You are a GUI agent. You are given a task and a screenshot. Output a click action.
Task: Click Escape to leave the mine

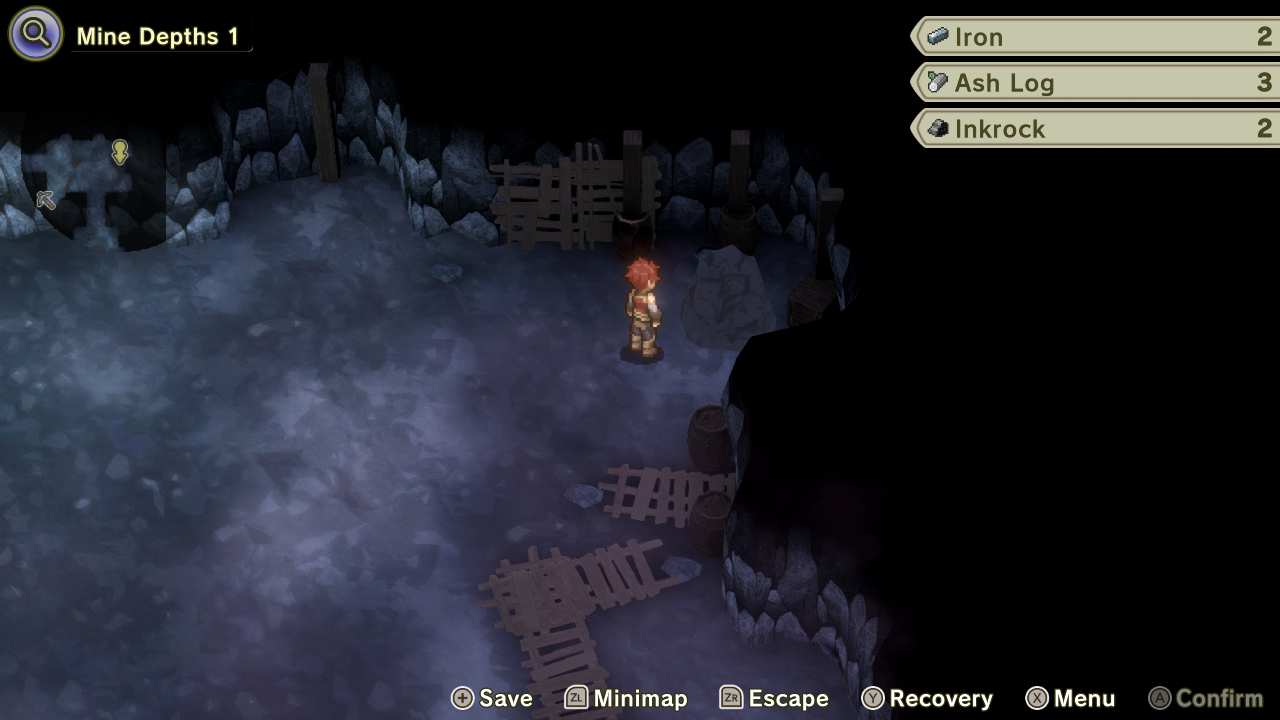click(x=787, y=698)
